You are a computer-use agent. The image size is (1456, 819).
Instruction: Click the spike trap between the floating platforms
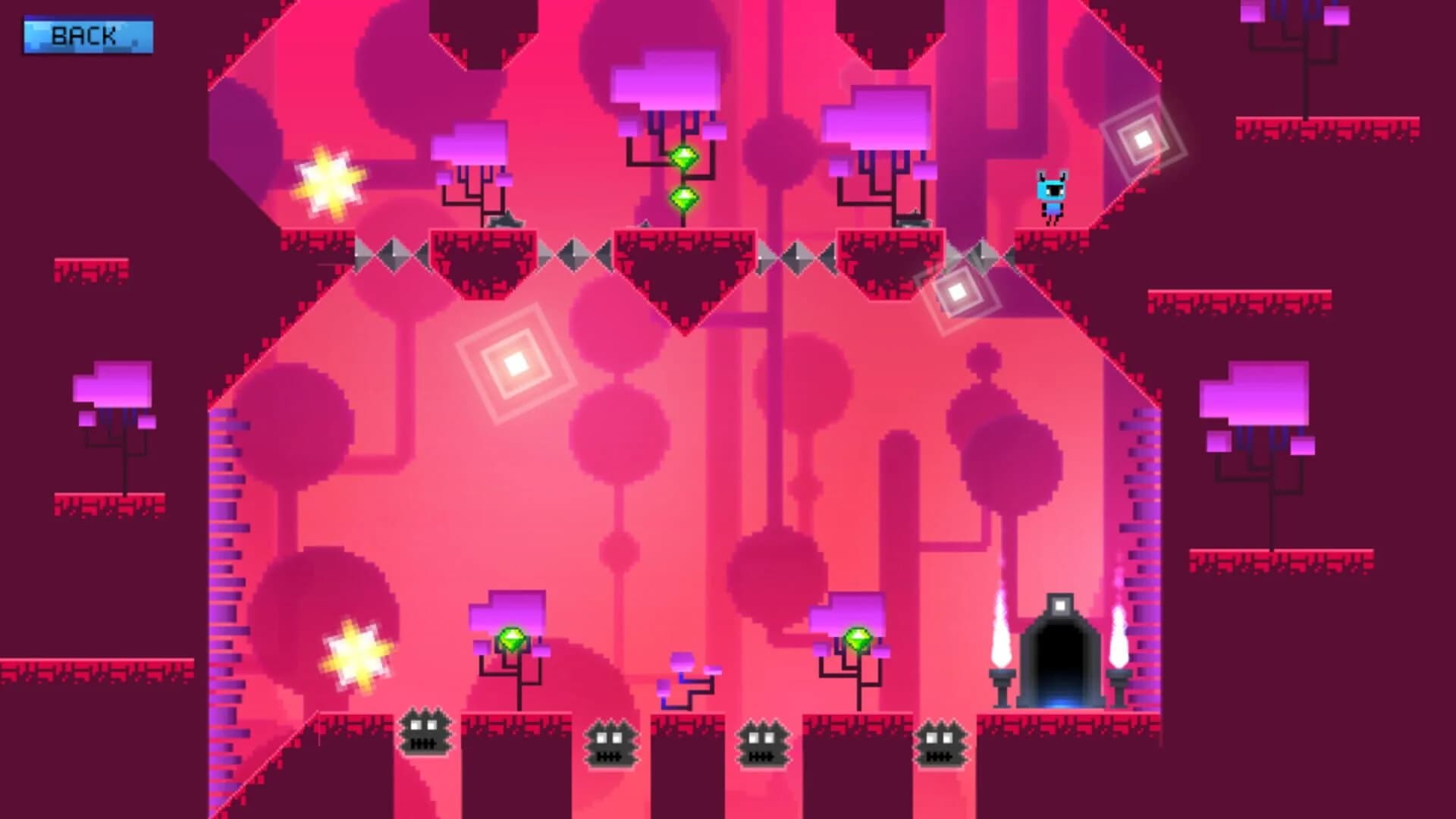tap(574, 256)
